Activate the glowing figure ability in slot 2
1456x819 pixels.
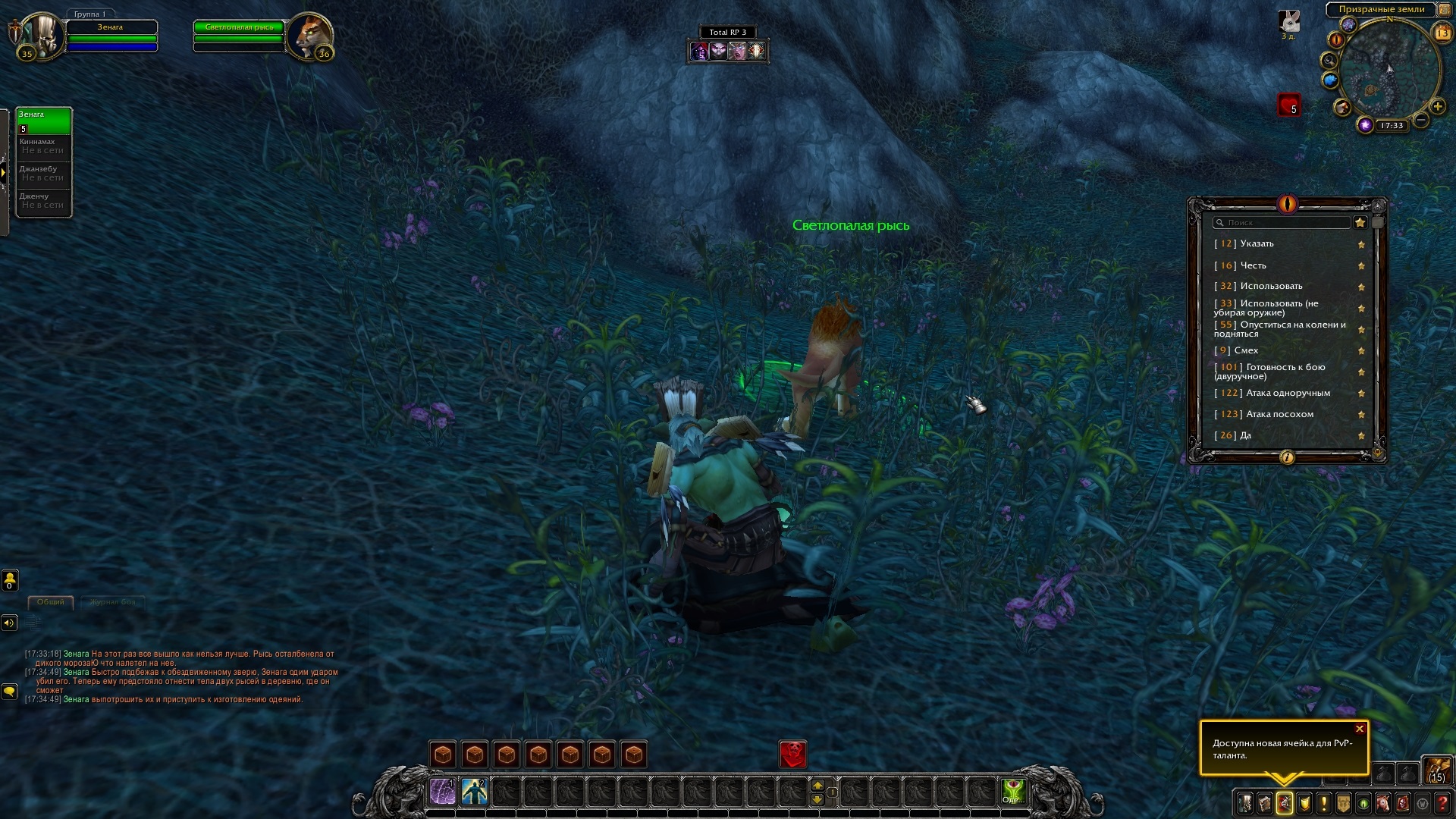(x=475, y=792)
